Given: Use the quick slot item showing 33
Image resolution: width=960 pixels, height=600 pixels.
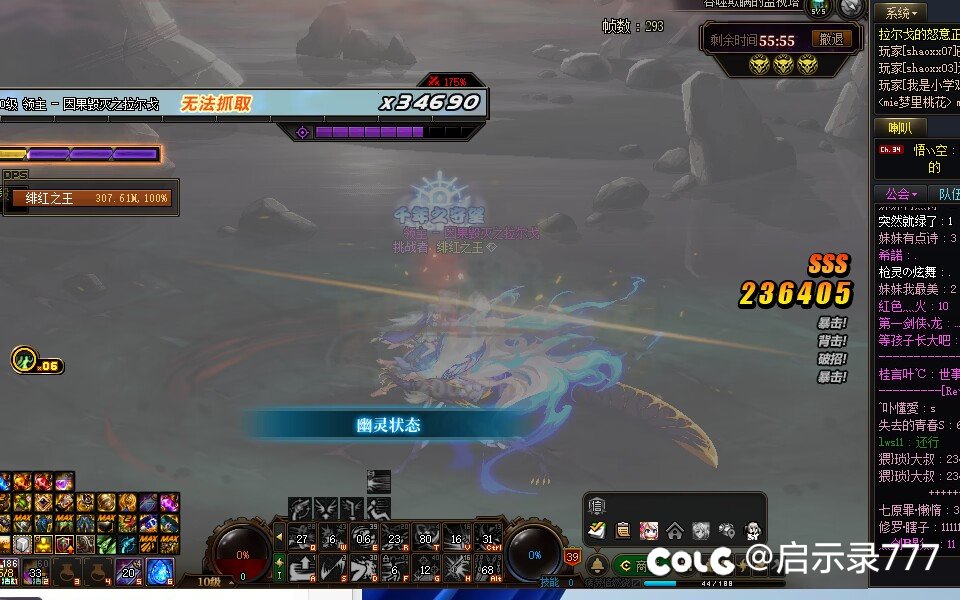Looking at the screenshot, I should point(36,572).
